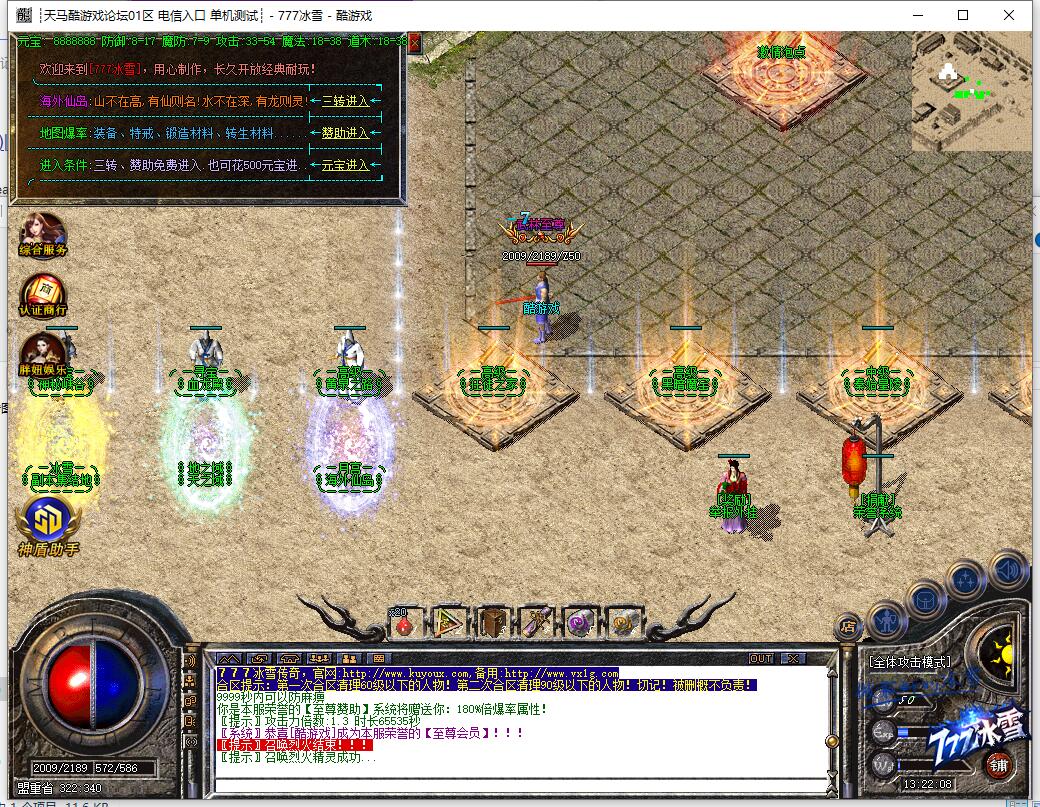Close the NPC dialog panel
This screenshot has height=807, width=1040.
[414, 43]
